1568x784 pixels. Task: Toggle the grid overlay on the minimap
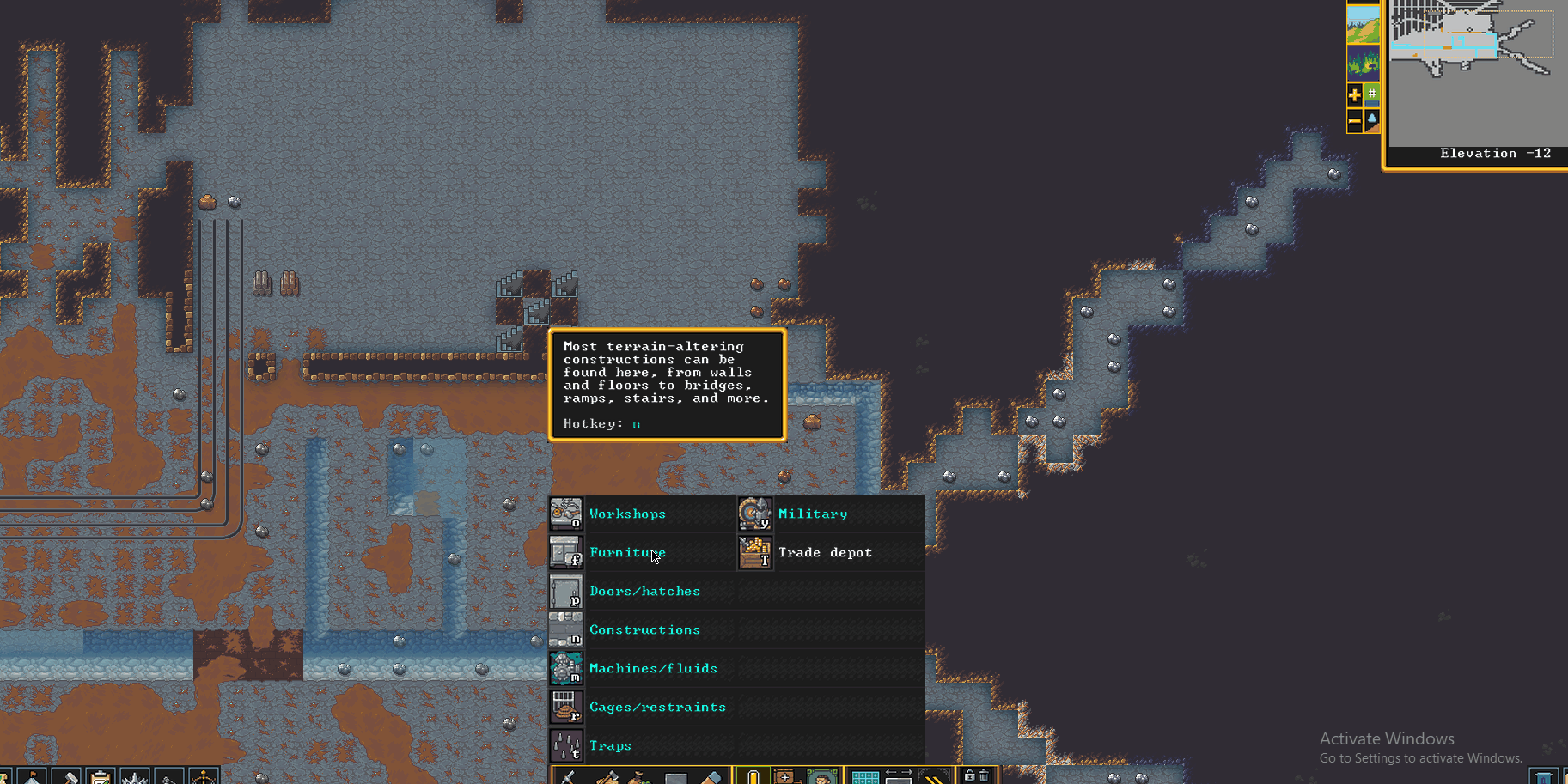[x=1374, y=93]
